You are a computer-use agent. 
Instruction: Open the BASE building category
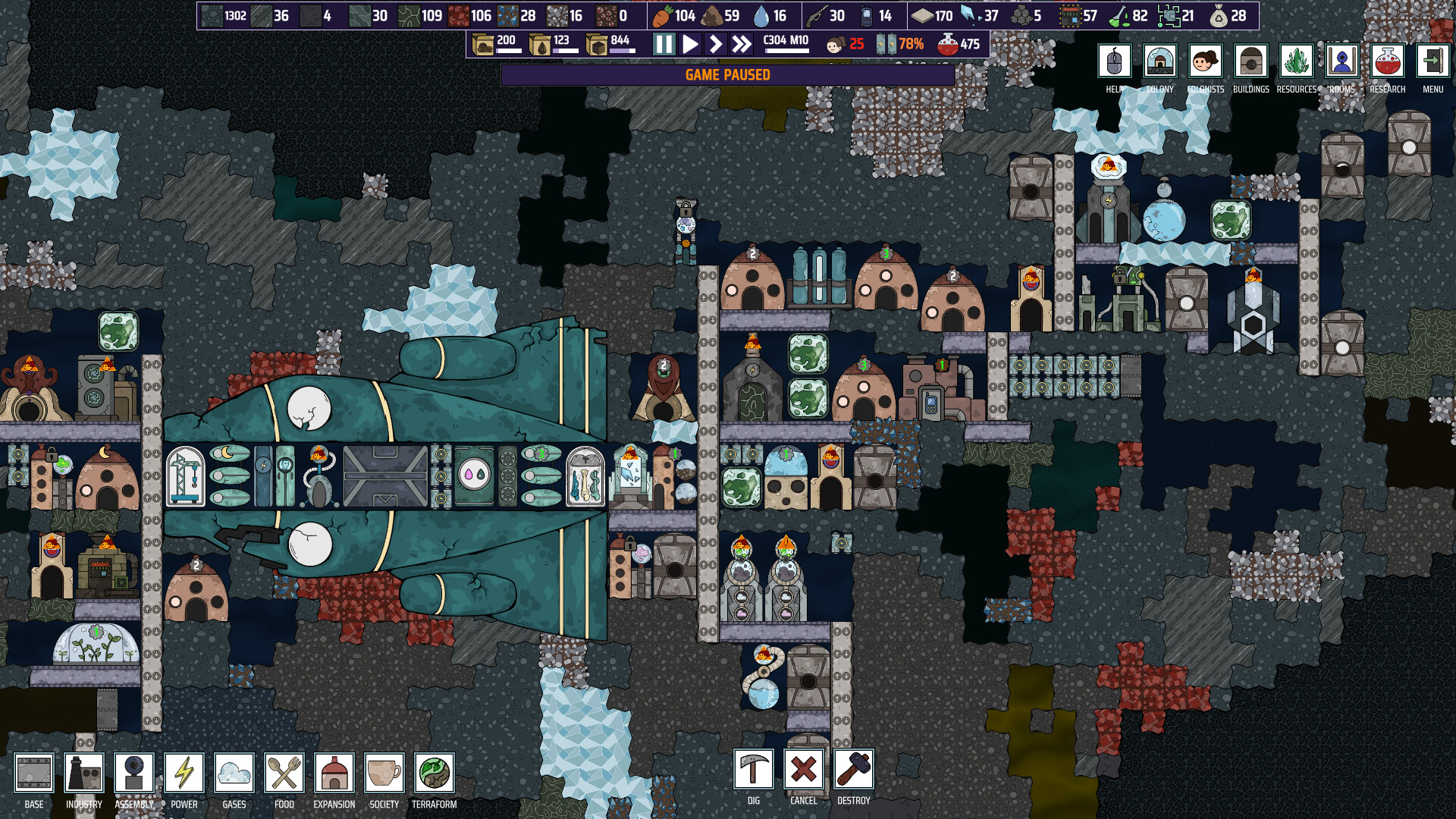pyautogui.click(x=32, y=772)
